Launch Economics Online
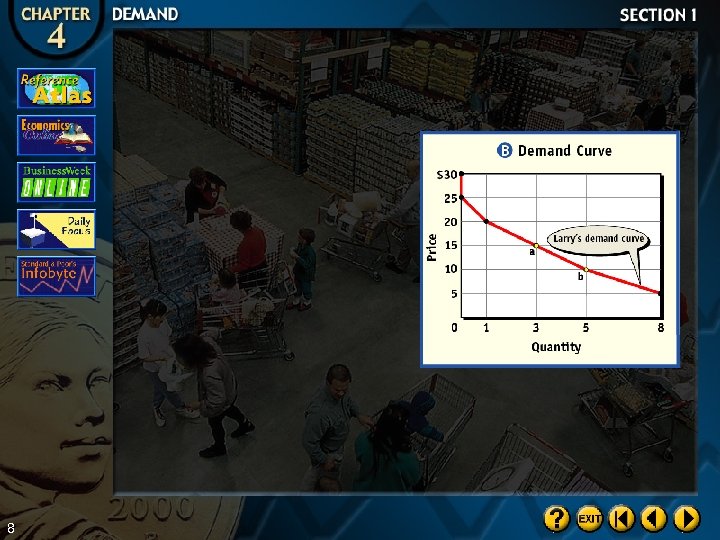The height and width of the screenshot is (540, 720). pyautogui.click(x=56, y=135)
